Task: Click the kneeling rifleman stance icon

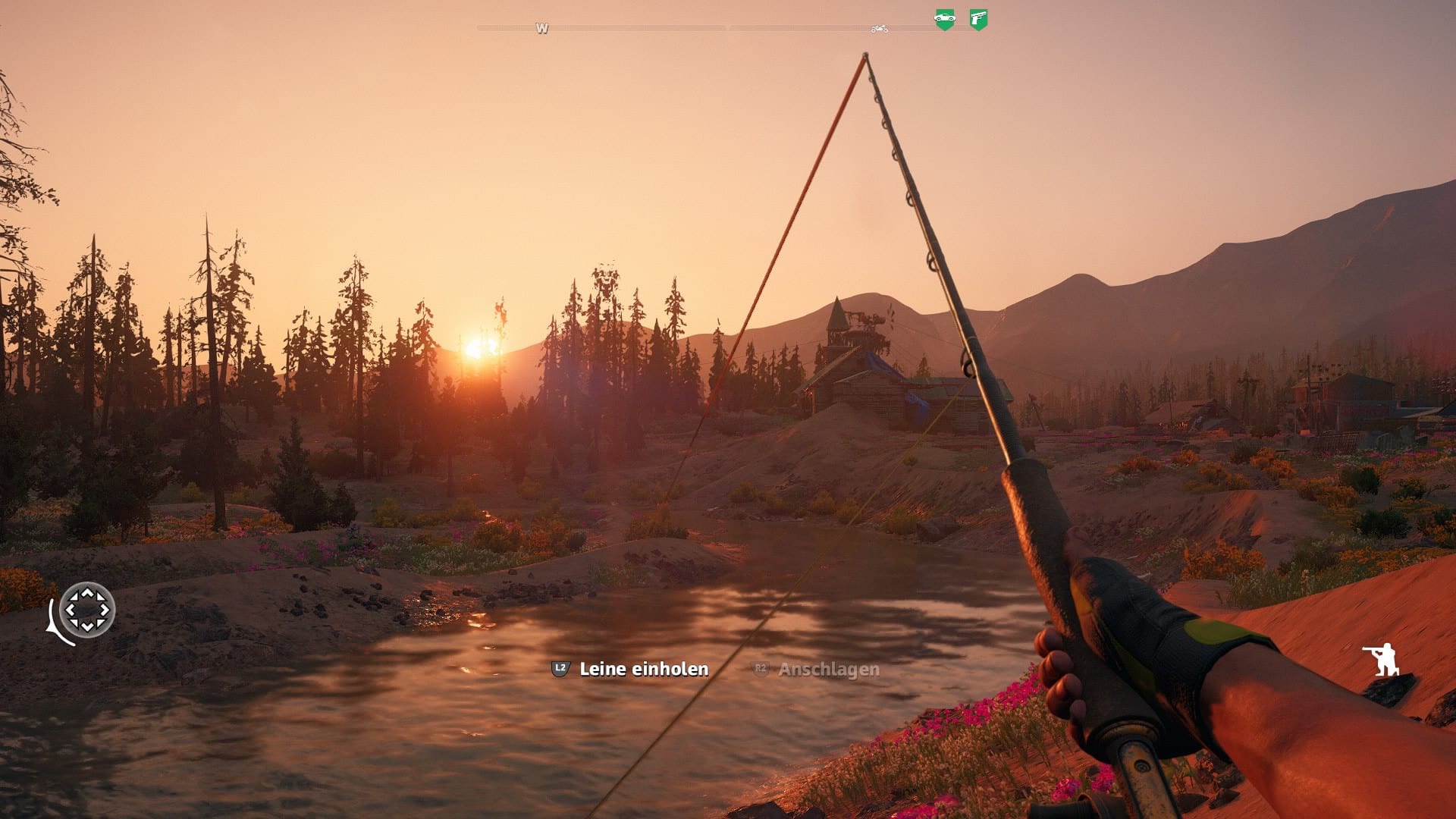Action: (x=1382, y=659)
